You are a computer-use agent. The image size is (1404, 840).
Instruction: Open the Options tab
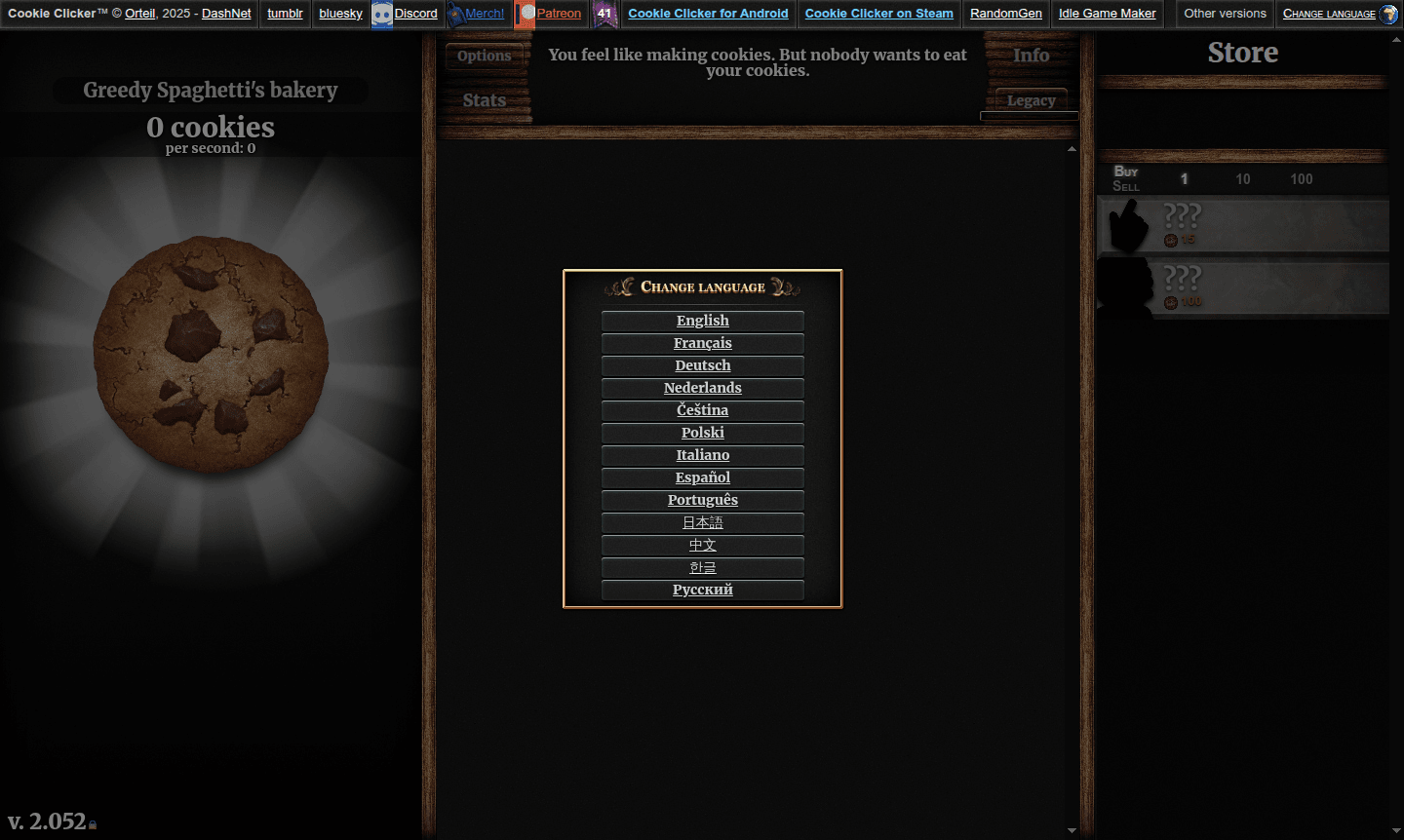(485, 56)
